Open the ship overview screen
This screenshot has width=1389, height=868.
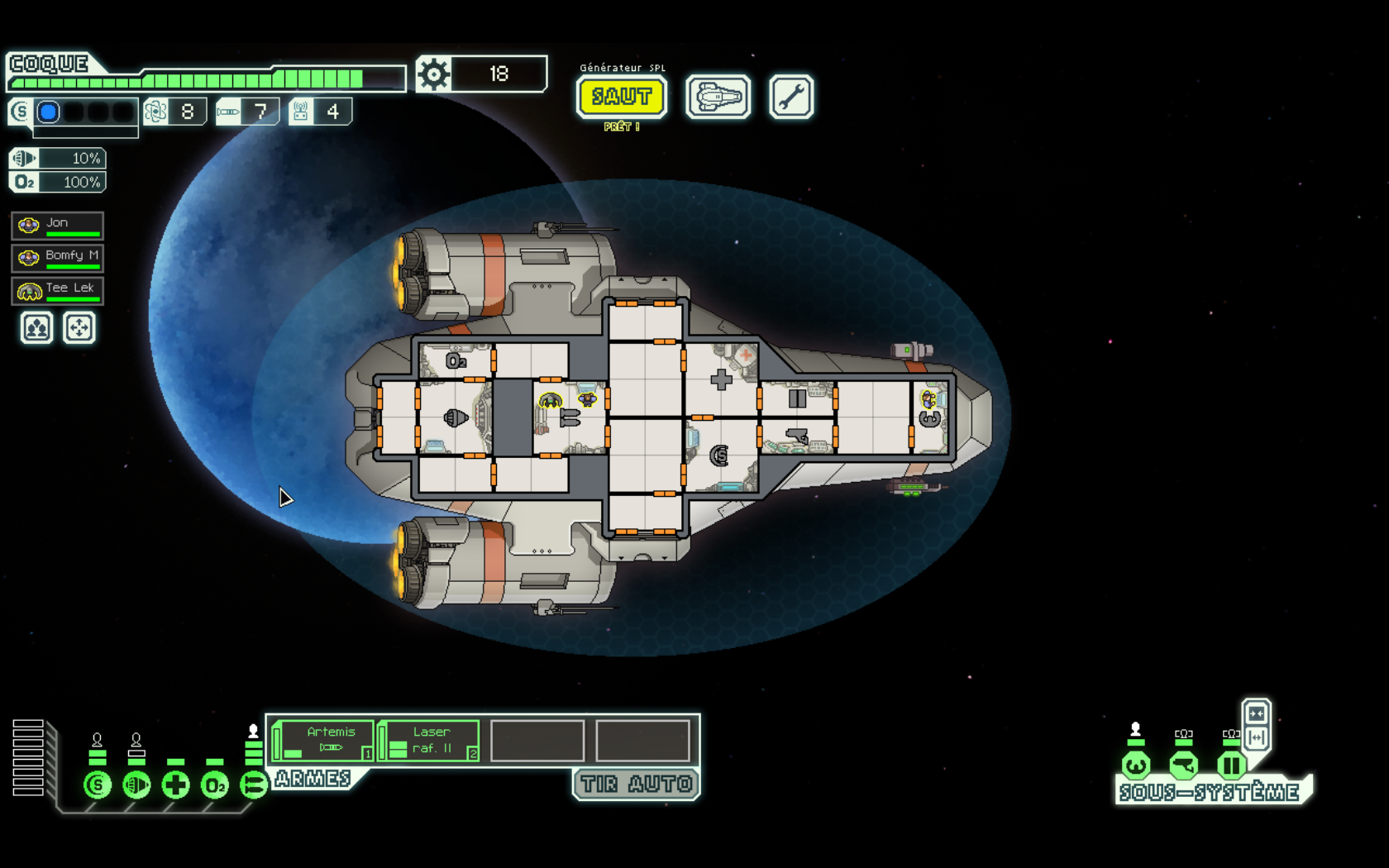coord(718,98)
